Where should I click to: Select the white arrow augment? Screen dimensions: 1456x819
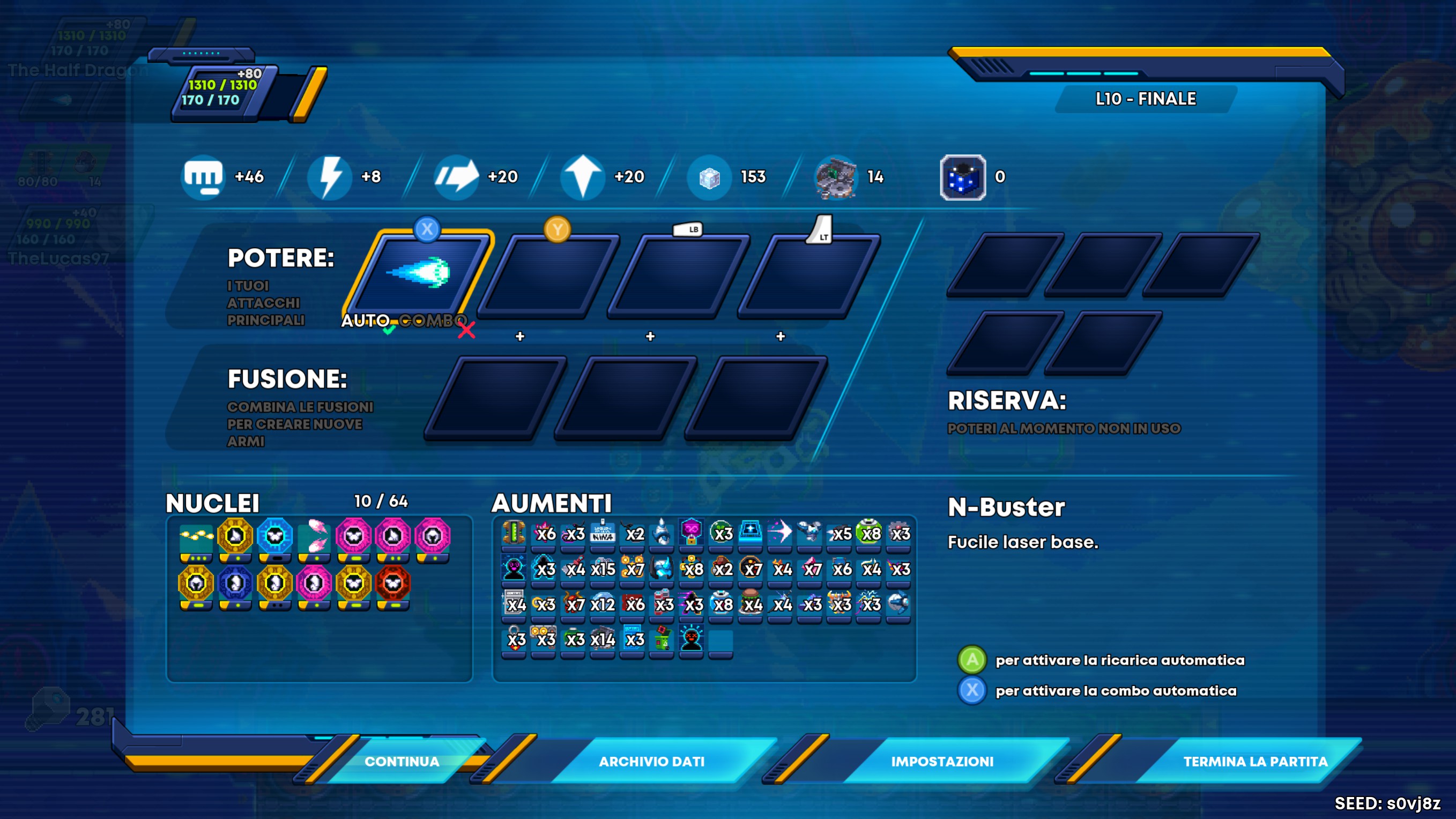pos(780,532)
